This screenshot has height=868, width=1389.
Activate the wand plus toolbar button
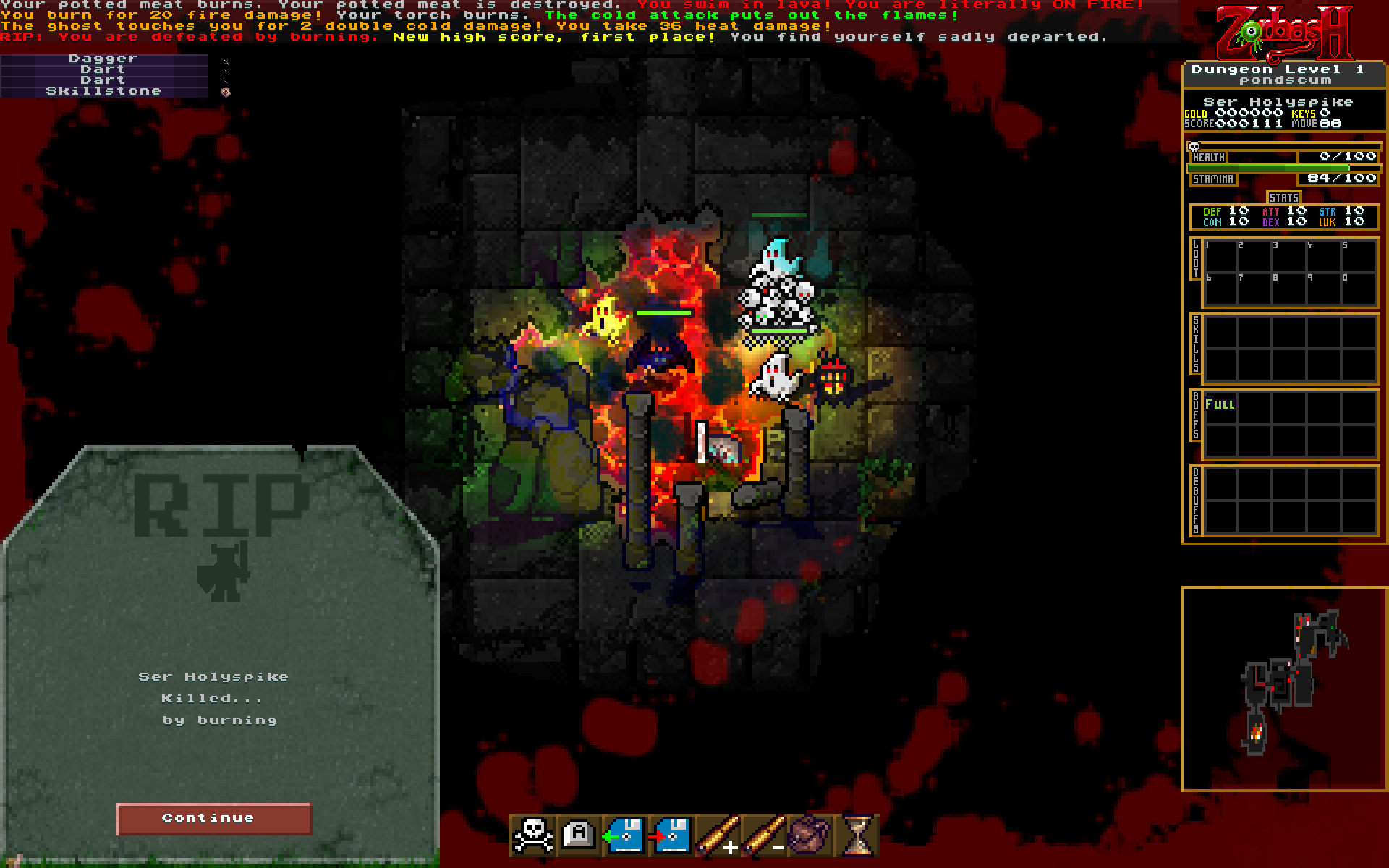[718, 836]
